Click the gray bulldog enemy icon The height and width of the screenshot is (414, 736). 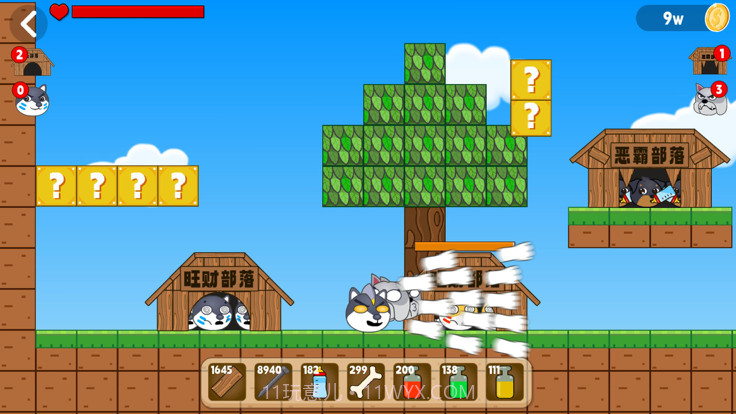(x=709, y=100)
